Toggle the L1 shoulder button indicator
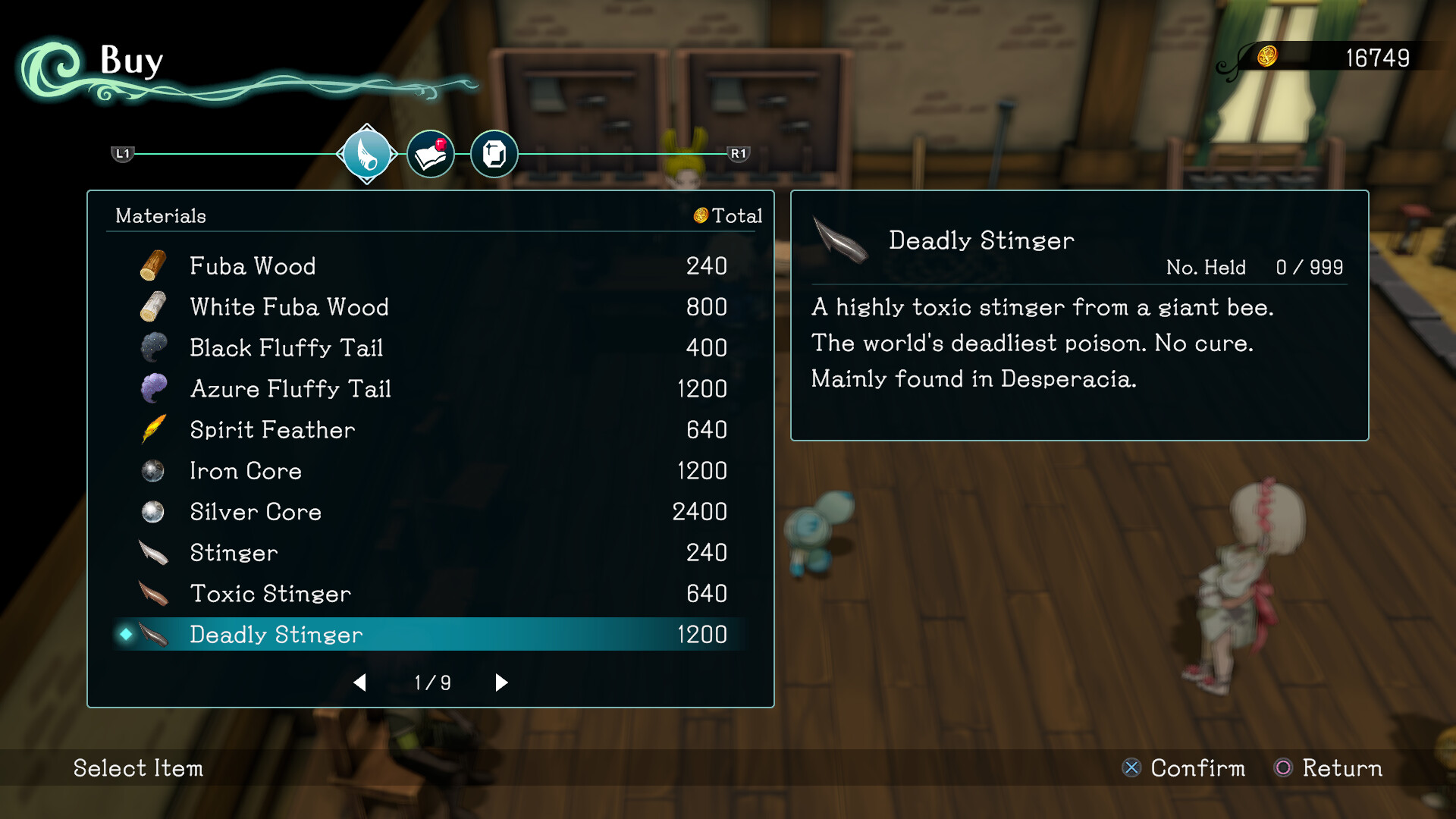The width and height of the screenshot is (1456, 819). (123, 153)
